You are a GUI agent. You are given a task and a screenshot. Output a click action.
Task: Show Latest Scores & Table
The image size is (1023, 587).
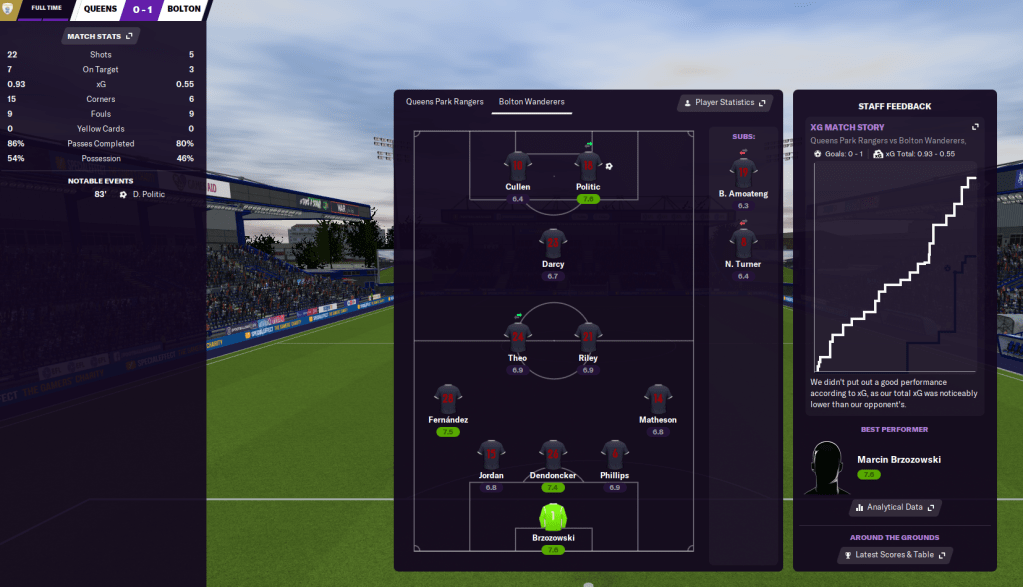click(x=895, y=555)
